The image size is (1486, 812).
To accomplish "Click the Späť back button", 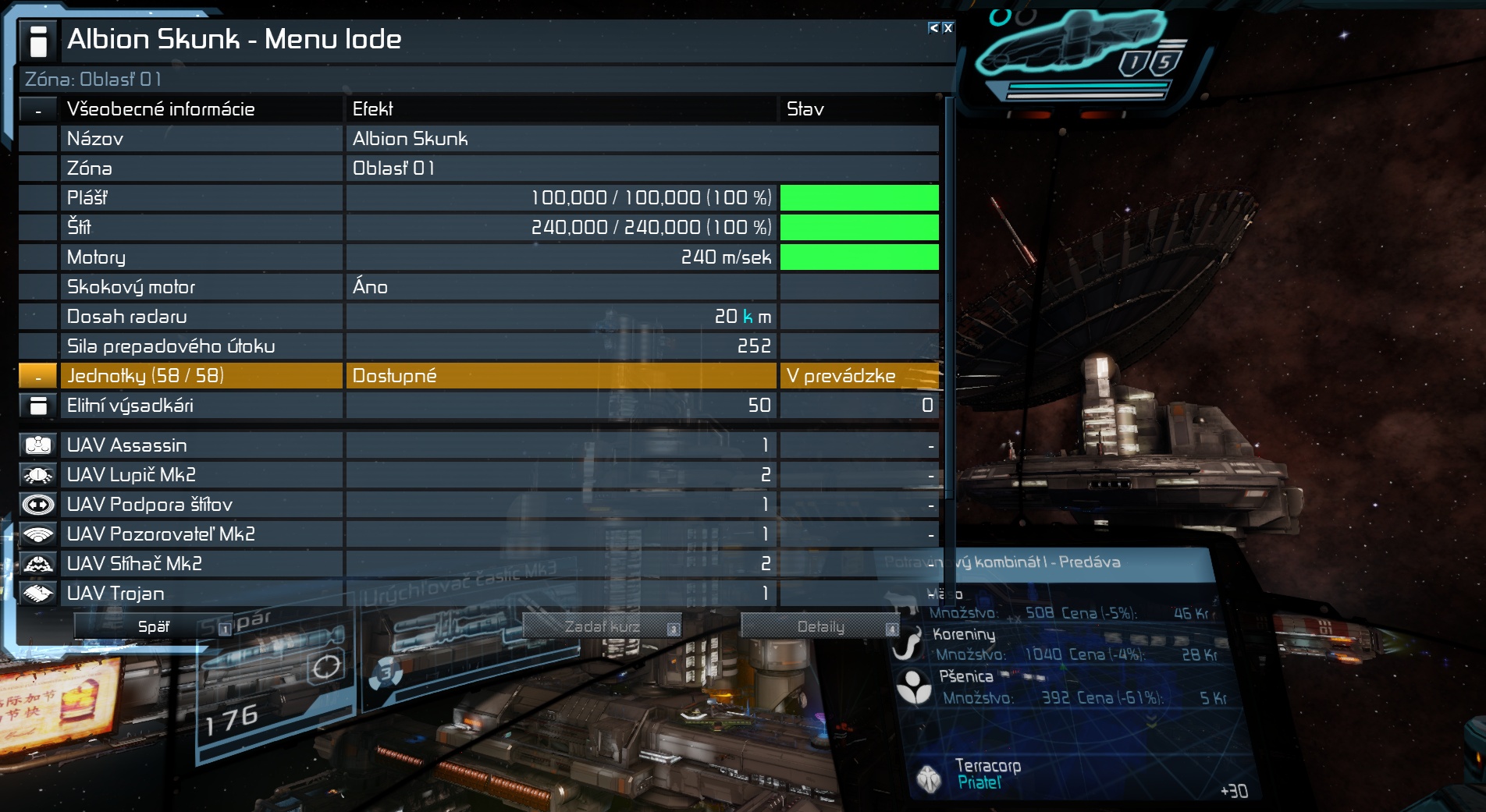I will [153, 626].
